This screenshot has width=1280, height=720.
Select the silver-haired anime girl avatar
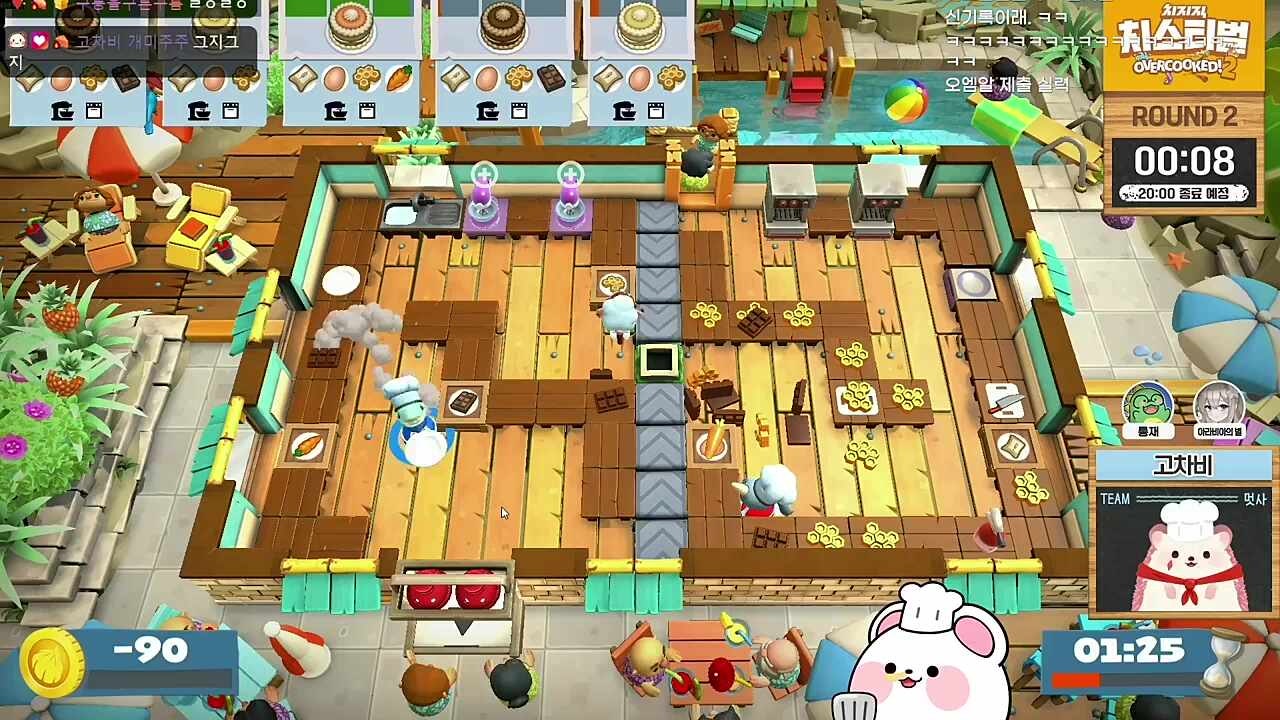point(1219,409)
